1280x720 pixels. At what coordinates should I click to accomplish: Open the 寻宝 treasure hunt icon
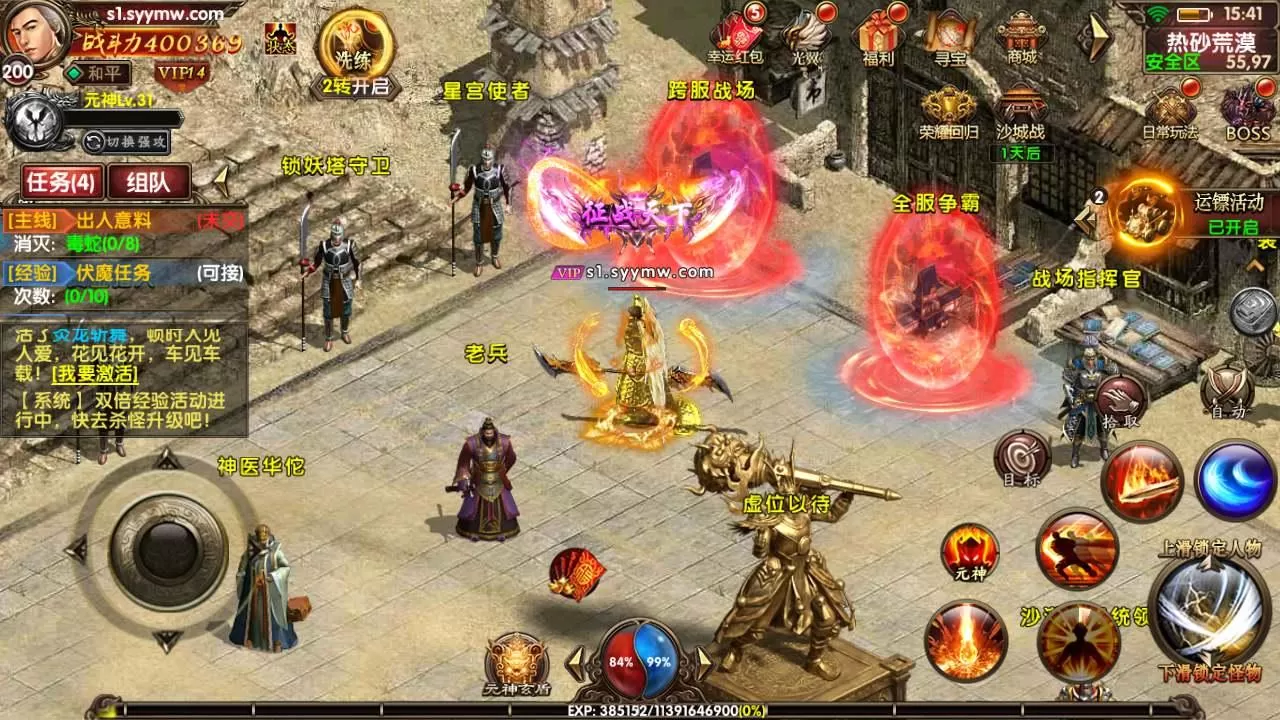pyautogui.click(x=949, y=36)
